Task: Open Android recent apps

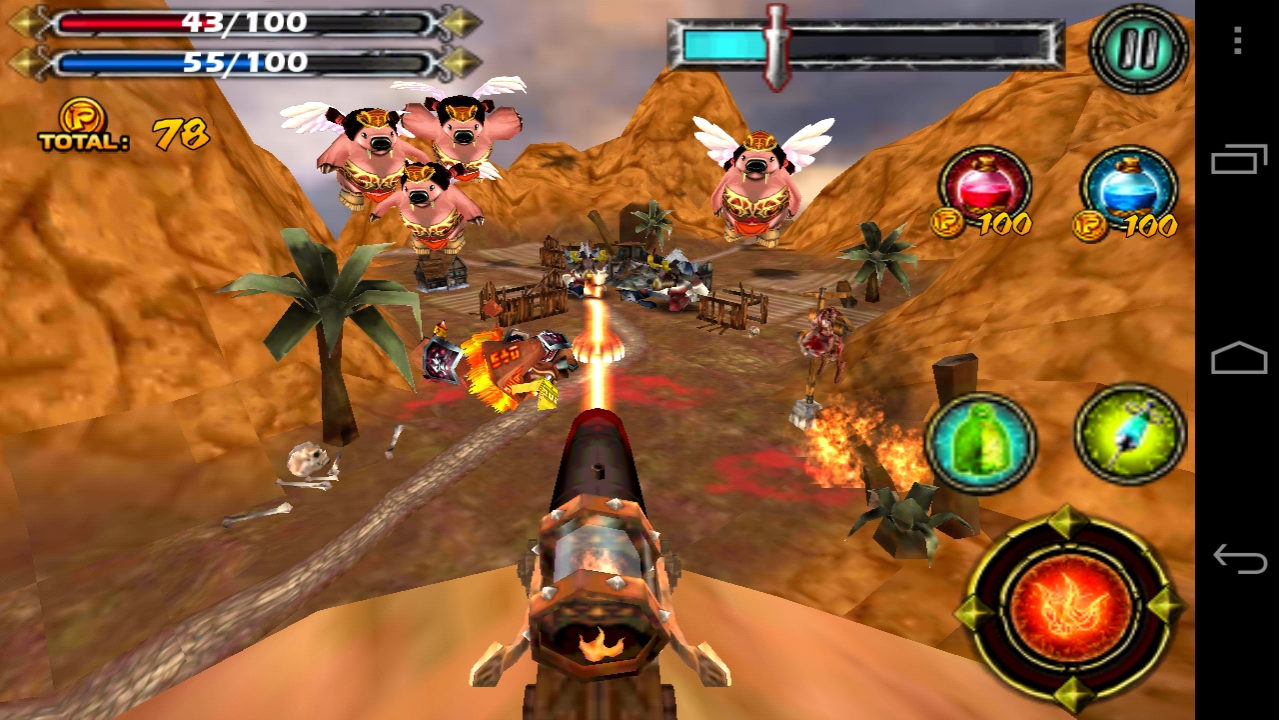Action: tap(1238, 160)
